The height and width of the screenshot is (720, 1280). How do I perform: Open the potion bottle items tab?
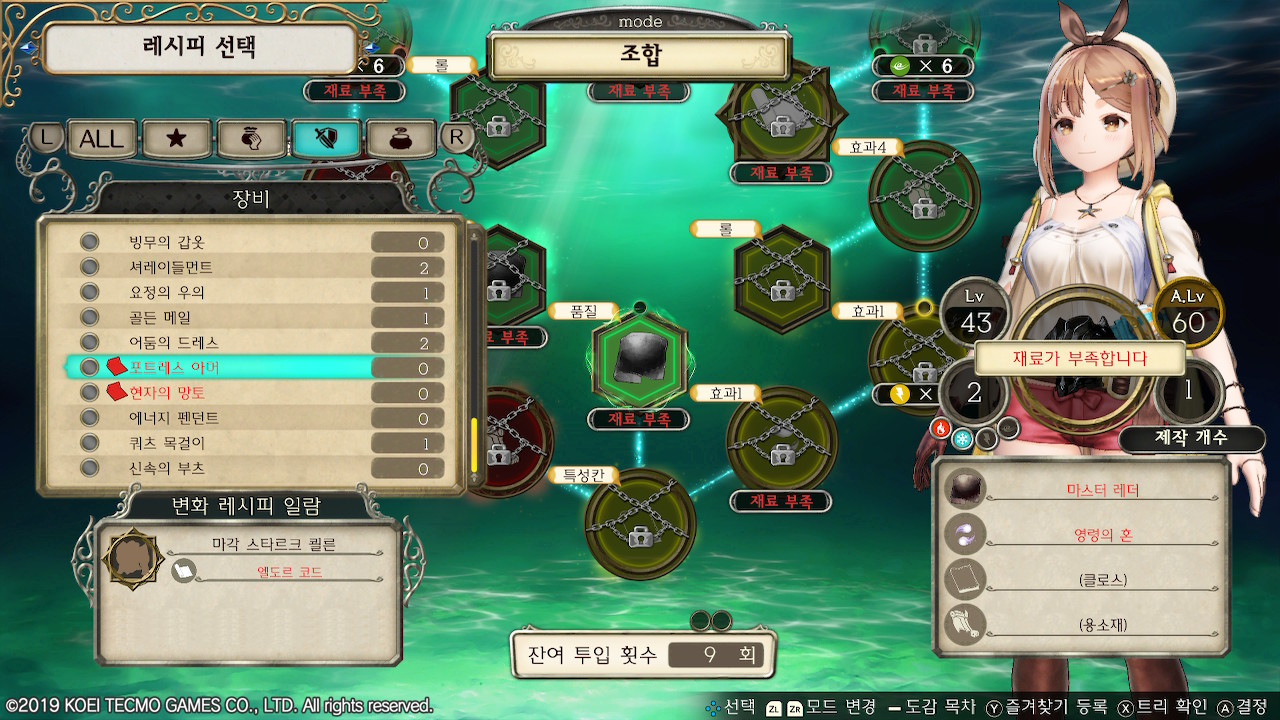pyautogui.click(x=400, y=138)
